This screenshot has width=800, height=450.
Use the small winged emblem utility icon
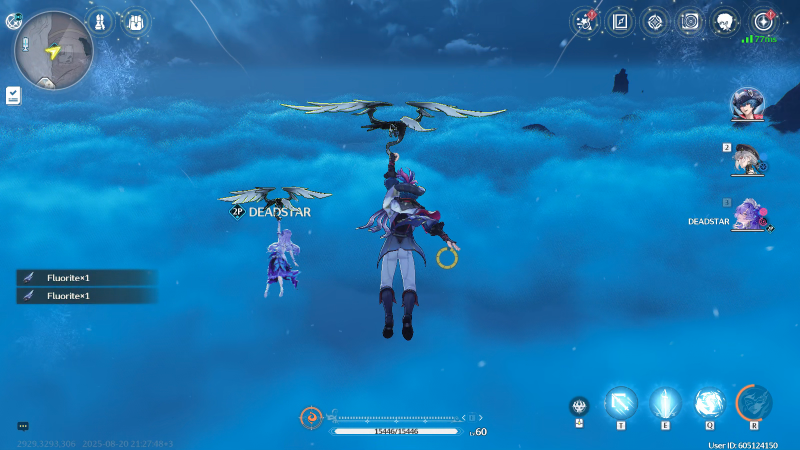578,406
